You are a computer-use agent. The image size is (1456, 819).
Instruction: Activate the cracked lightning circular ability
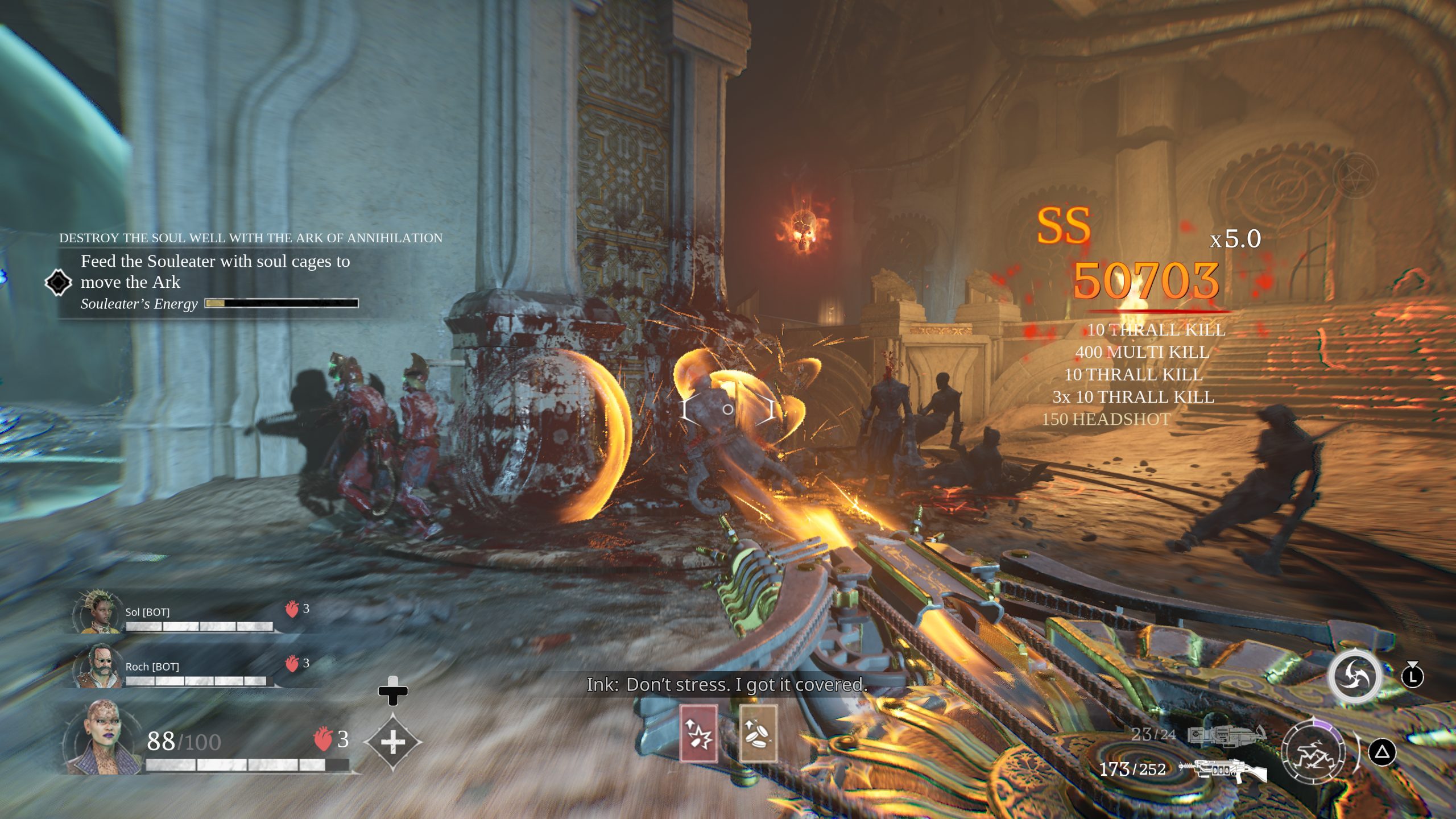[1314, 752]
